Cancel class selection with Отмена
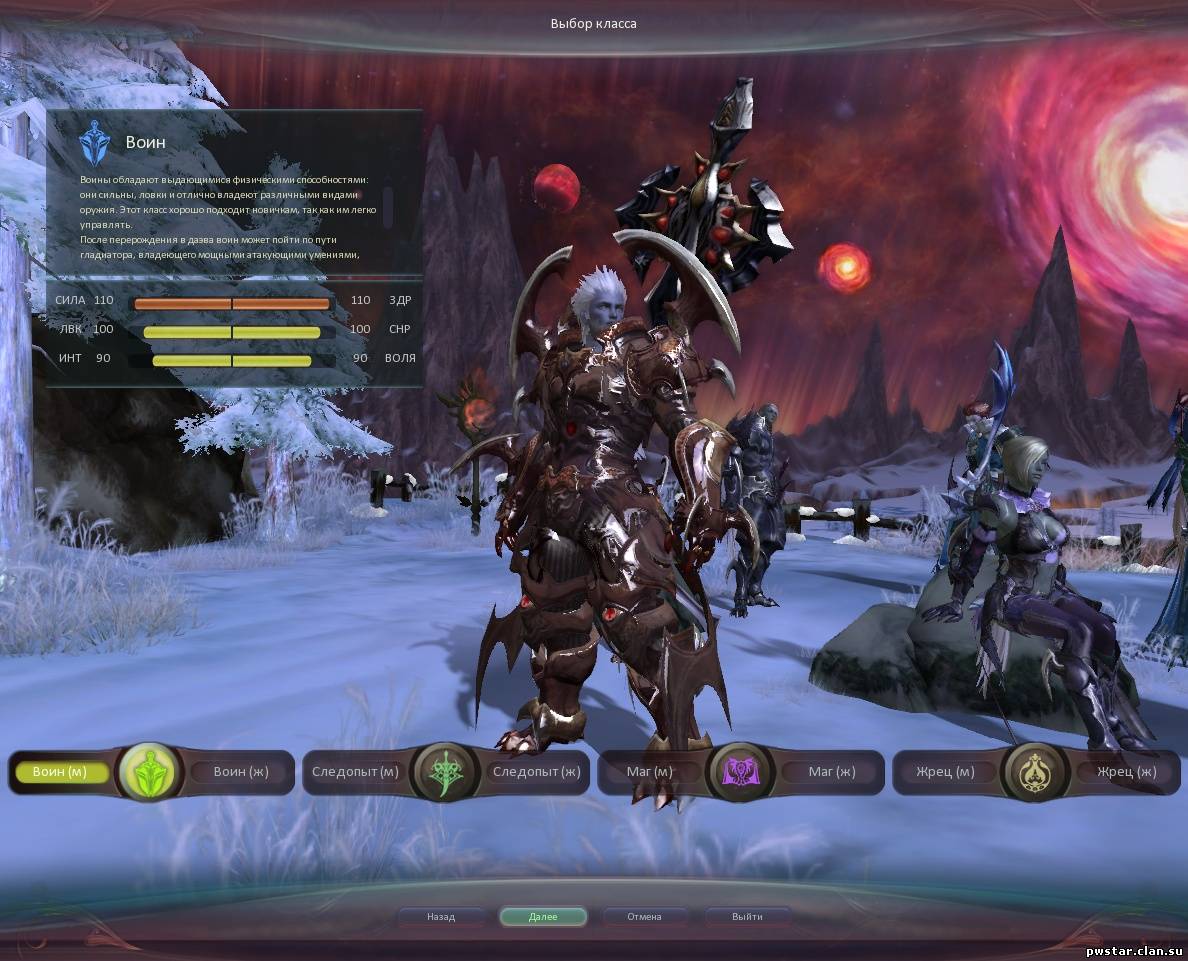Screen dimensions: 1188x961 click(x=644, y=916)
